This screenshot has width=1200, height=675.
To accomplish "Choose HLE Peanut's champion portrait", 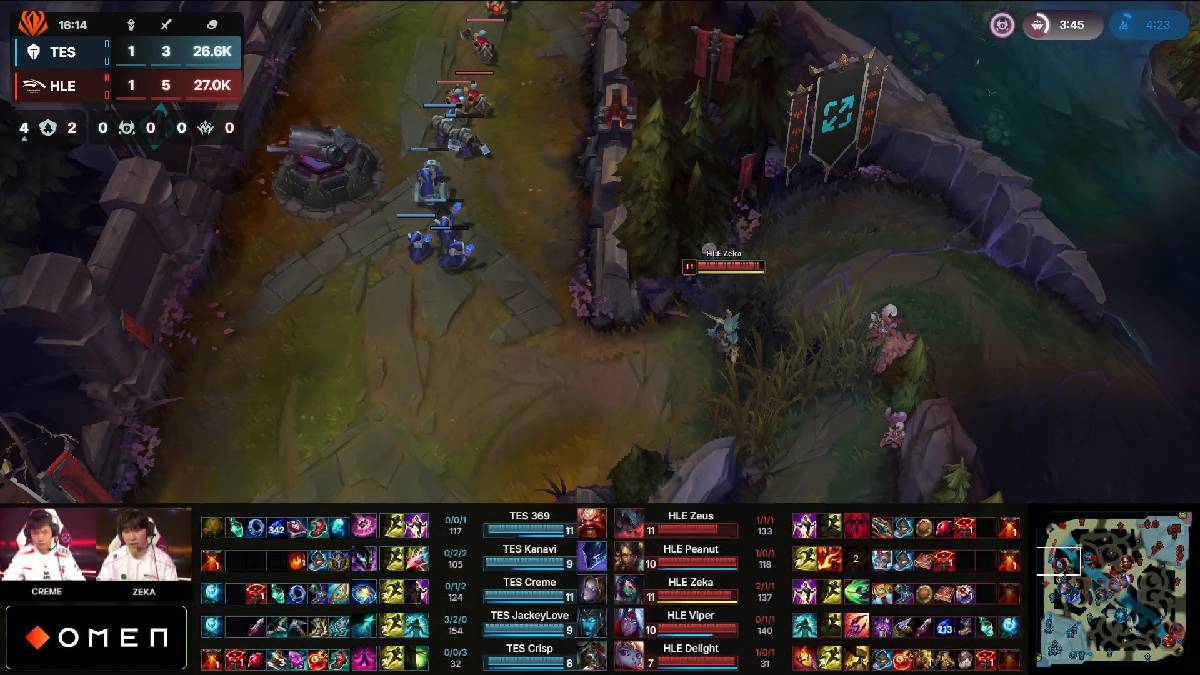I will pyautogui.click(x=629, y=557).
